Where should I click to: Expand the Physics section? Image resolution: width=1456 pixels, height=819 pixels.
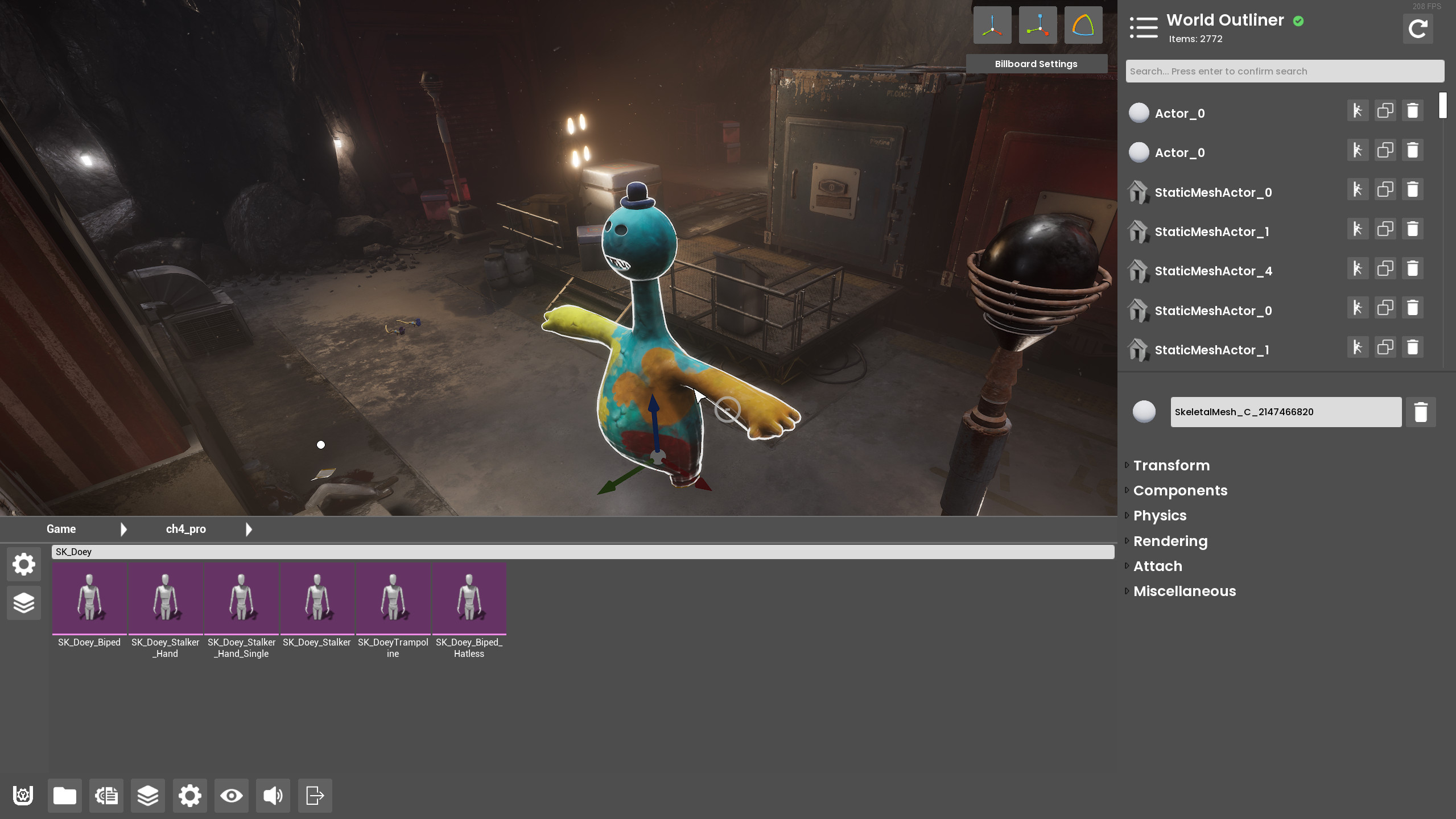point(1160,515)
